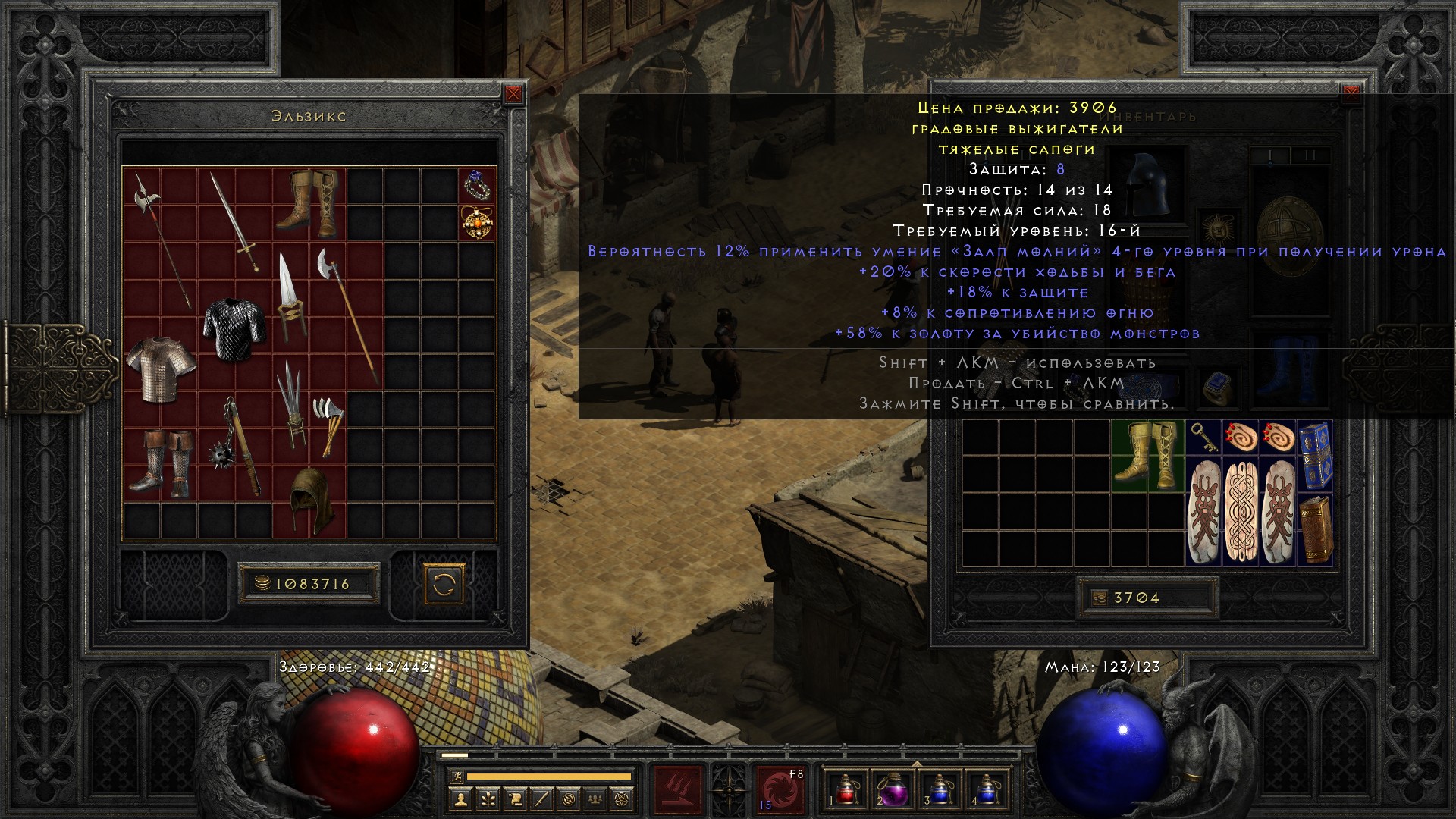
Task: Open the character sheet from the mini menu
Action: (x=460, y=798)
